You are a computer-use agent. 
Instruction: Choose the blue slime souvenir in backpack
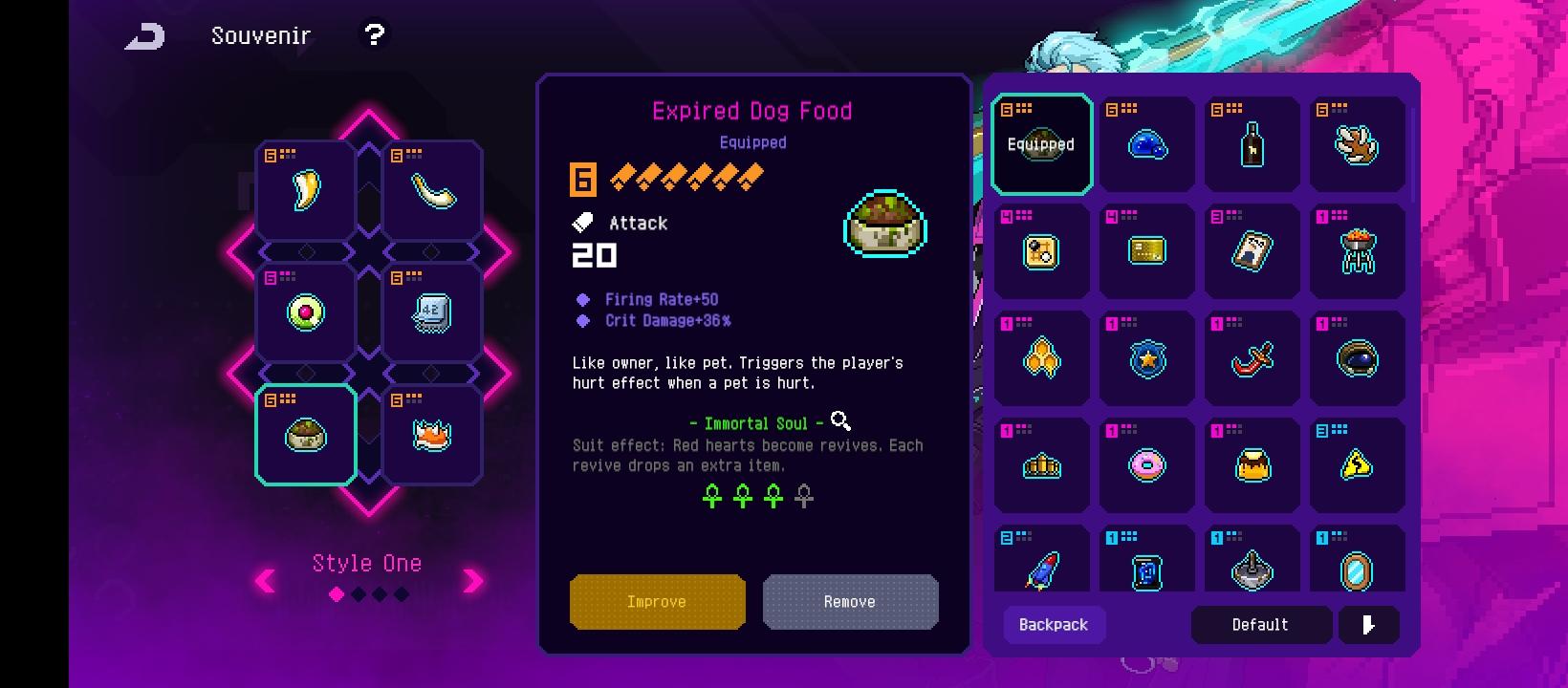click(x=1146, y=145)
